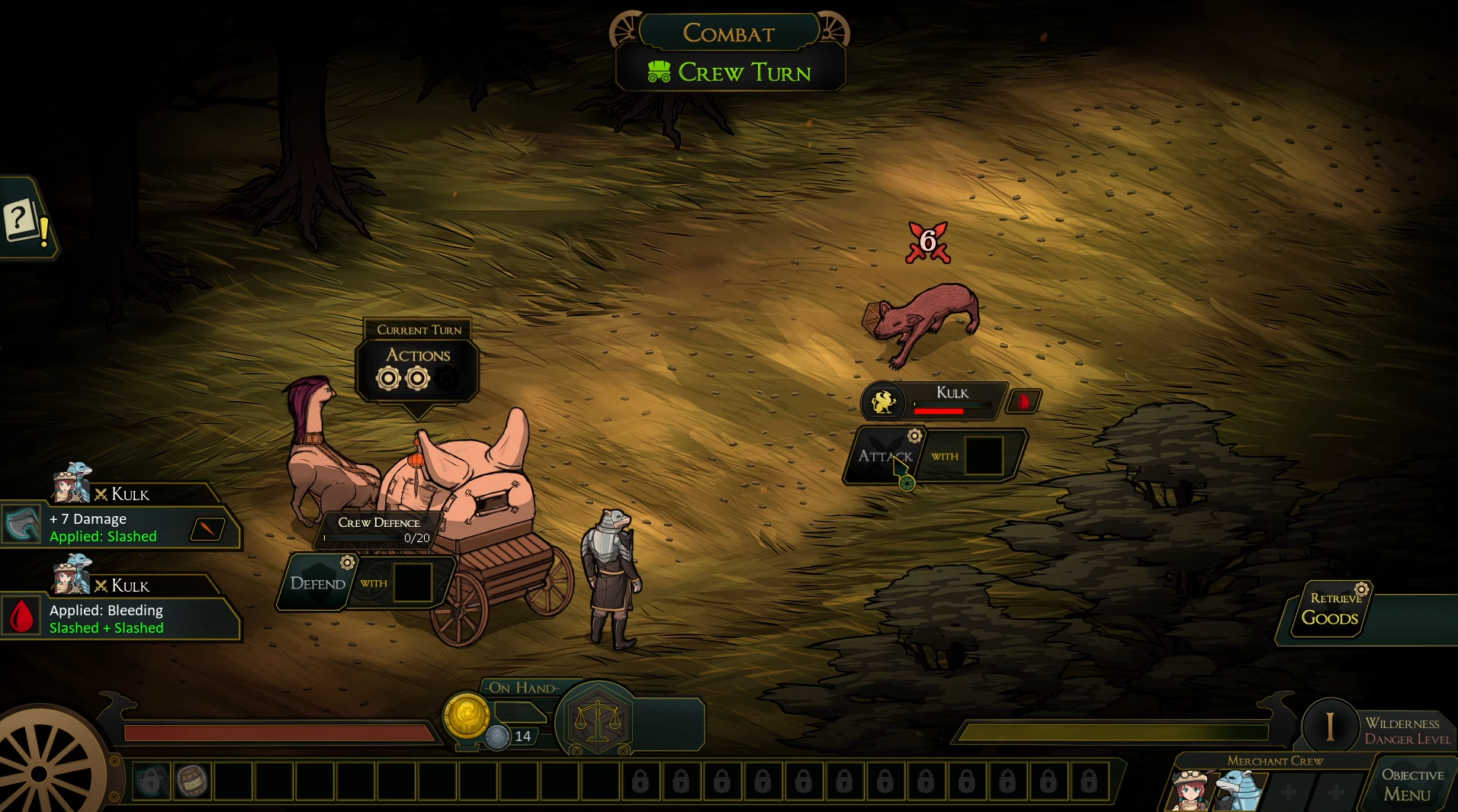Select the empty item slot beside Defend
Viewport: 1458px width, 812px height.
click(x=413, y=583)
